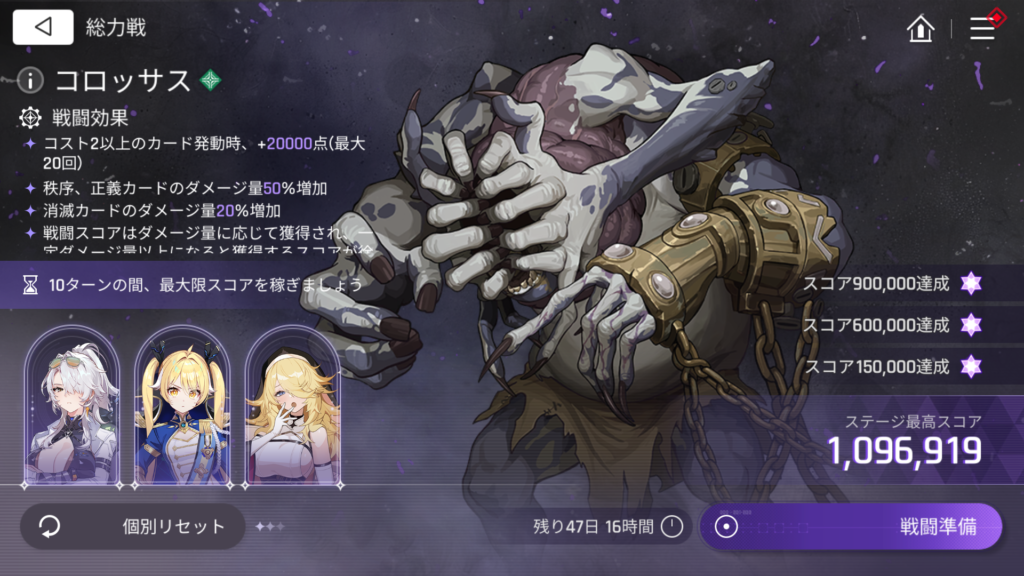Tap the 個別リセット reset button

(132, 526)
